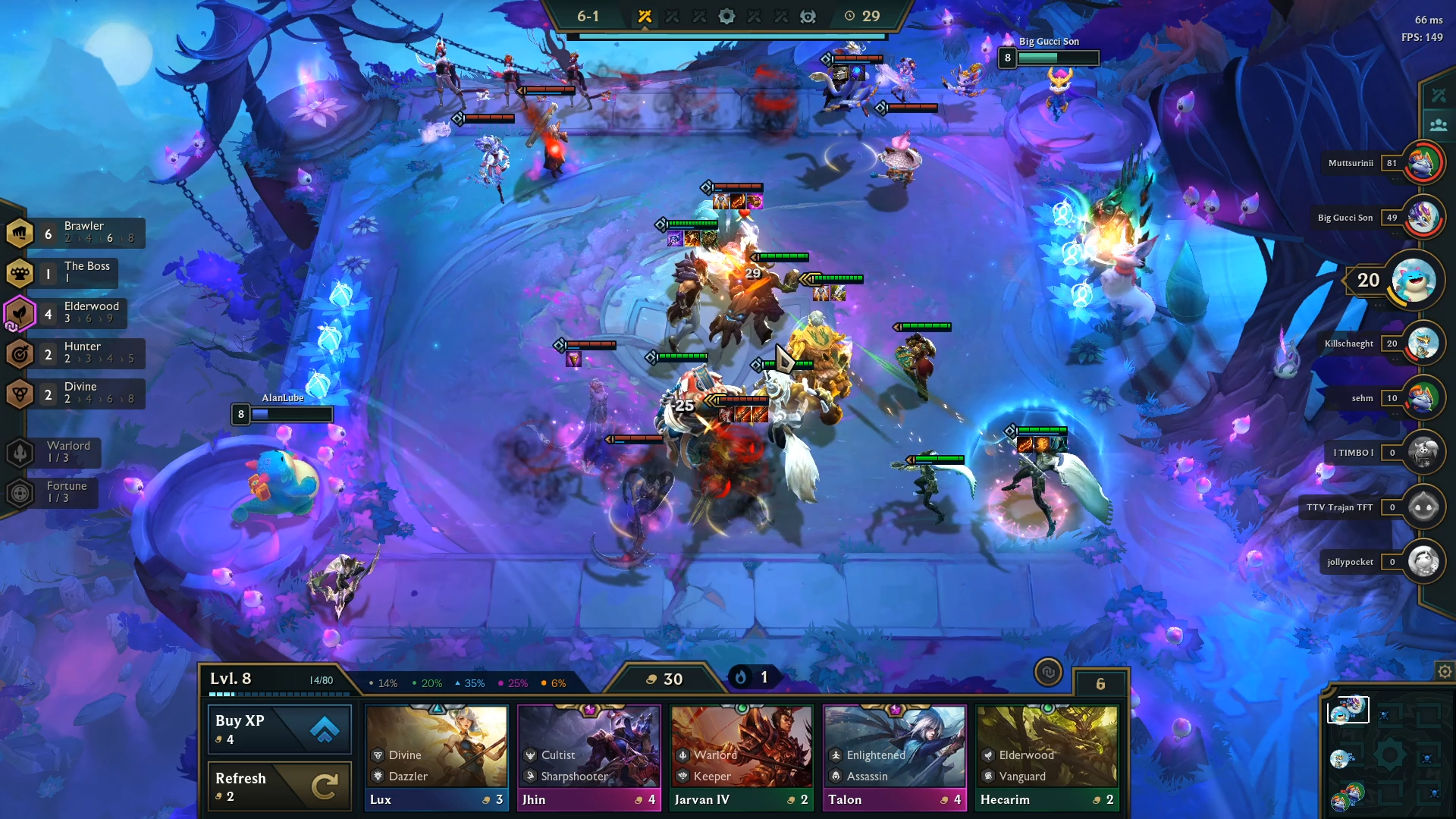Refresh the shop
The height and width of the screenshot is (819, 1456).
click(x=278, y=787)
